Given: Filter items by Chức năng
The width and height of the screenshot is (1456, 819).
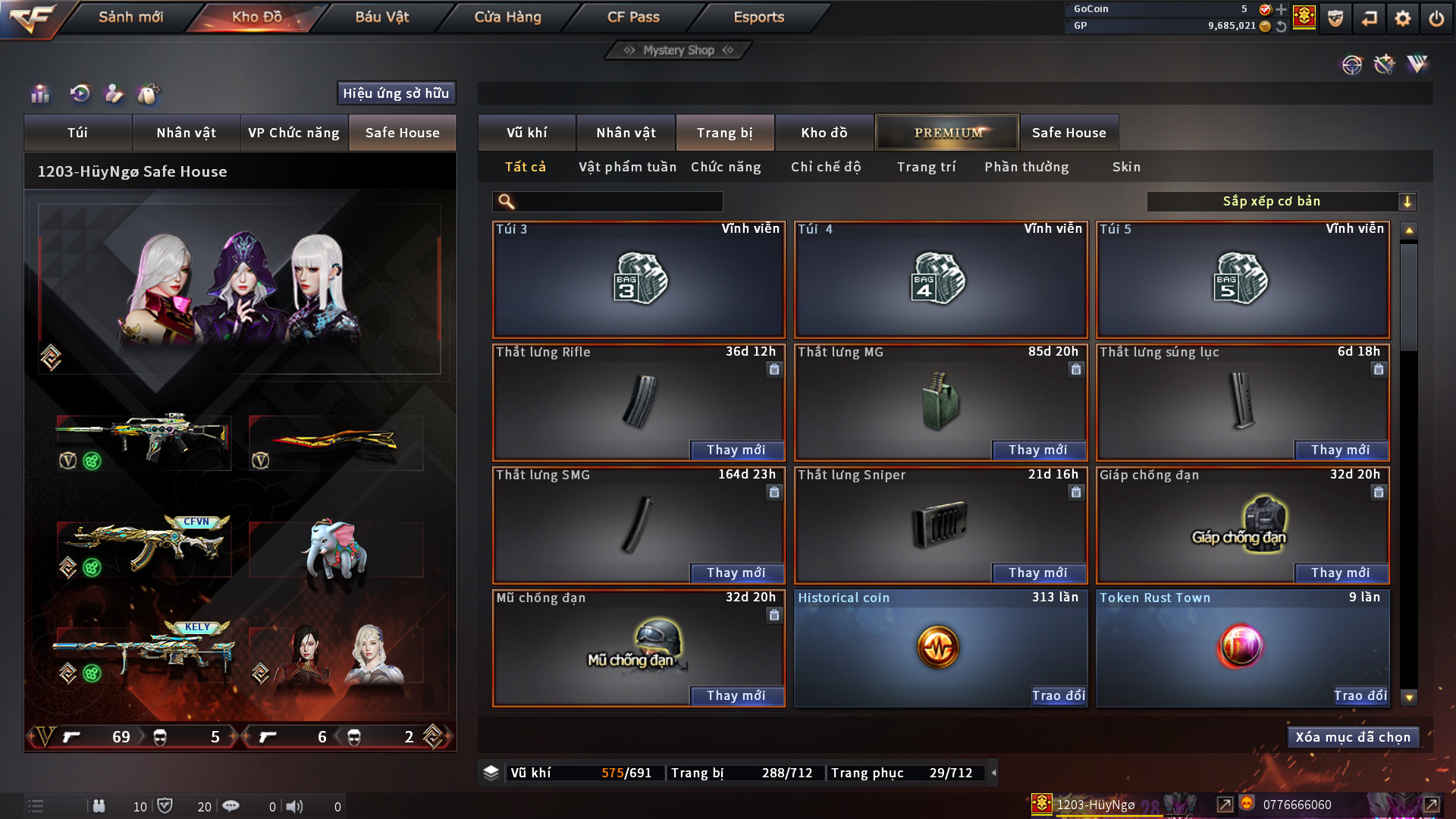Looking at the screenshot, I should tap(726, 167).
